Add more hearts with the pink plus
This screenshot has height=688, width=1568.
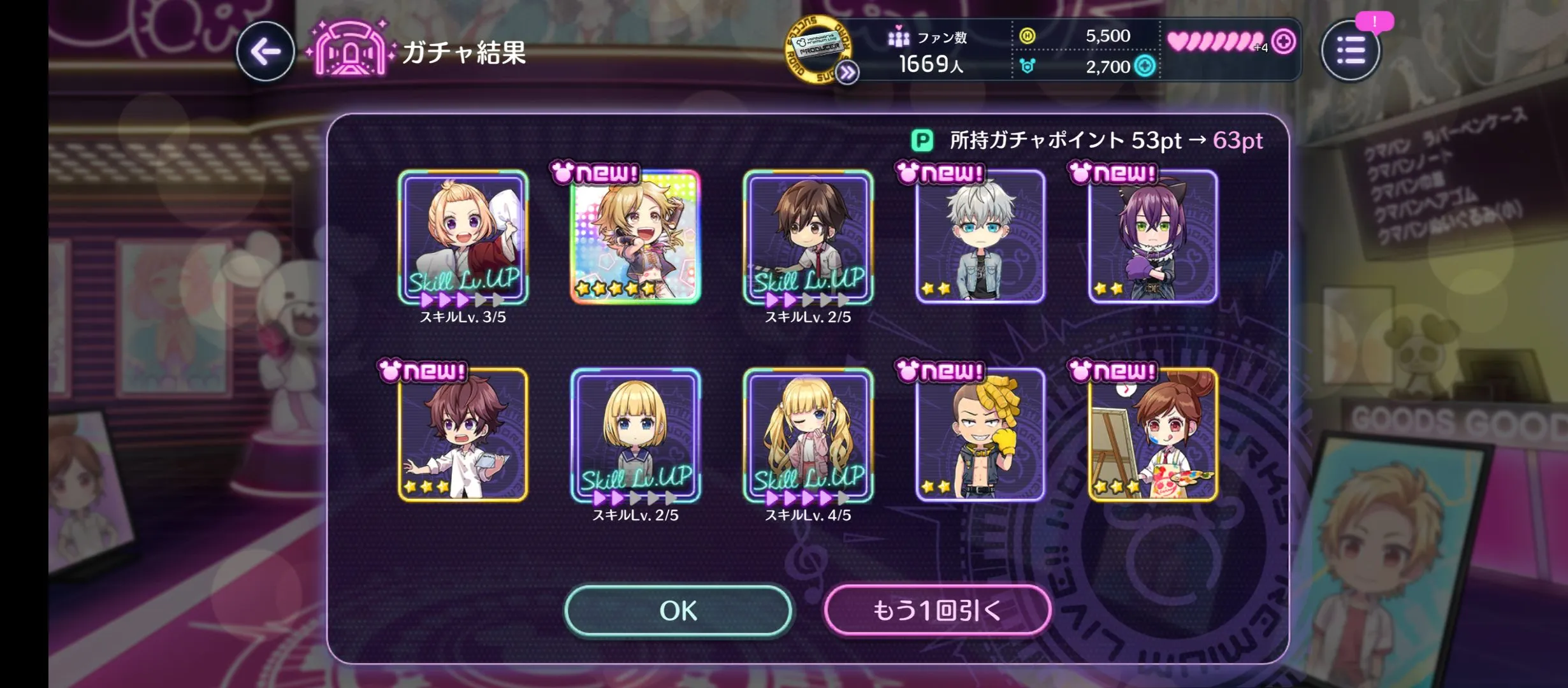(x=1283, y=42)
